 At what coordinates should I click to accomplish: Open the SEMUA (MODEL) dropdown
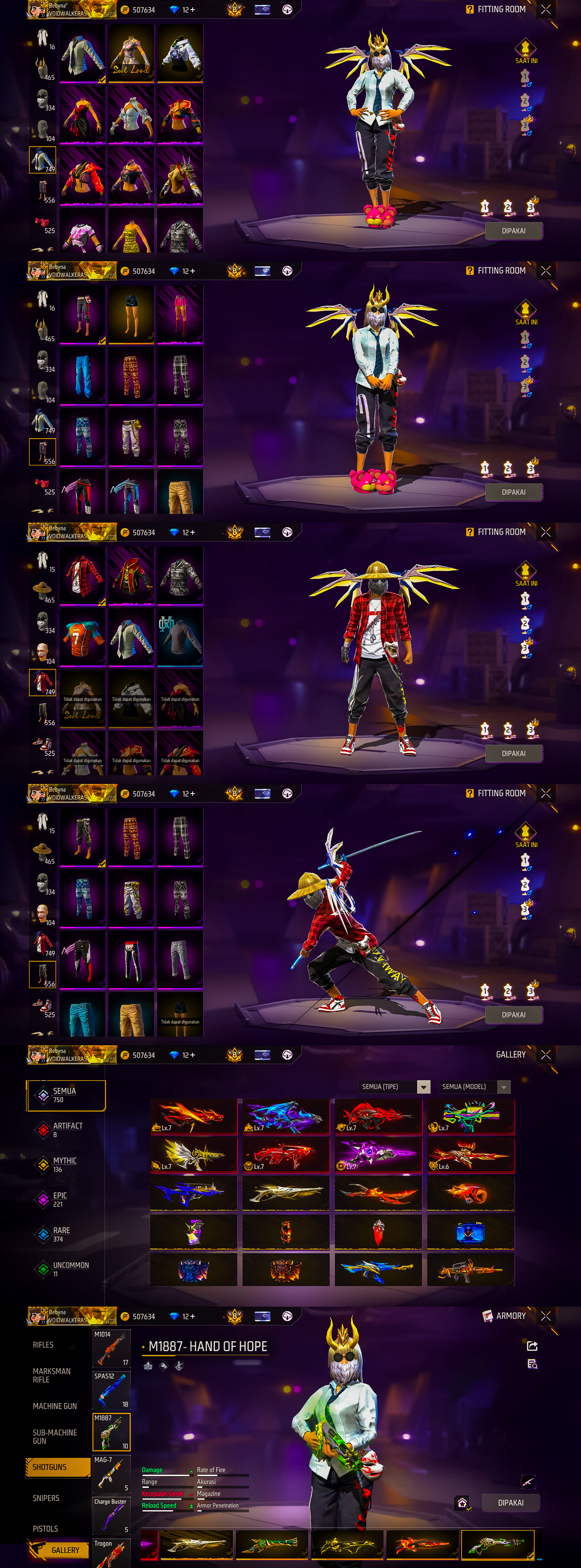(474, 1086)
